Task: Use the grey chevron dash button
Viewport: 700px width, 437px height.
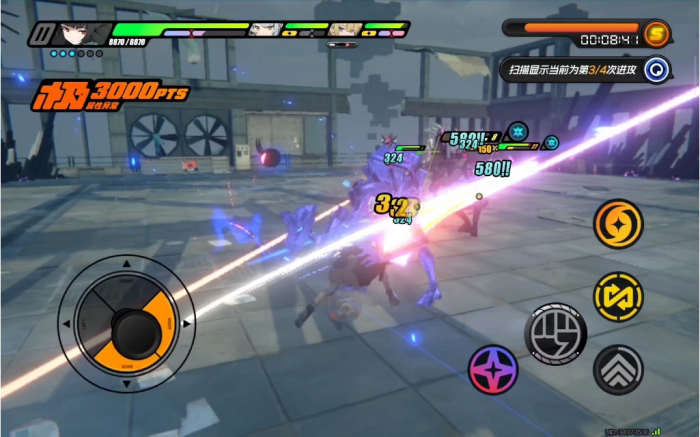Action: pos(618,370)
